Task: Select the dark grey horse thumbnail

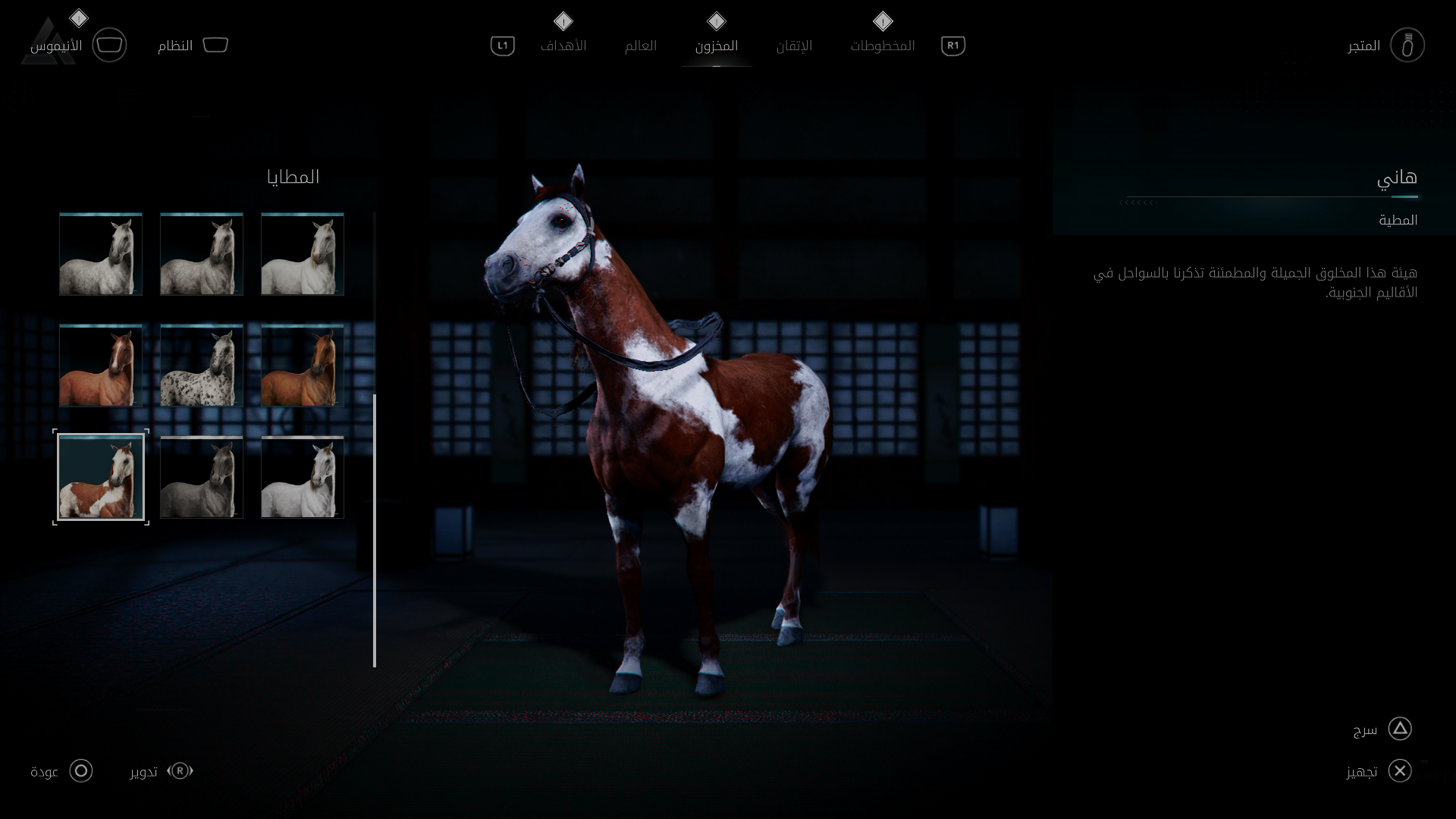Action: coord(202,477)
